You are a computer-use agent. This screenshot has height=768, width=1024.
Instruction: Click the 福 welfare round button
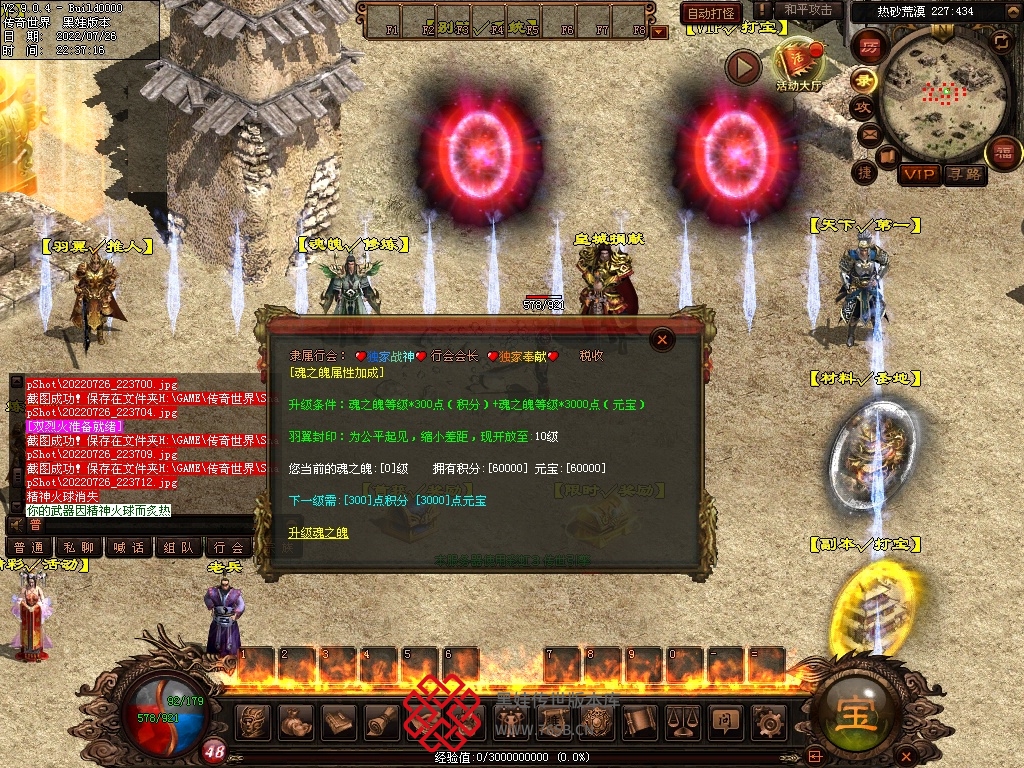(1003, 153)
